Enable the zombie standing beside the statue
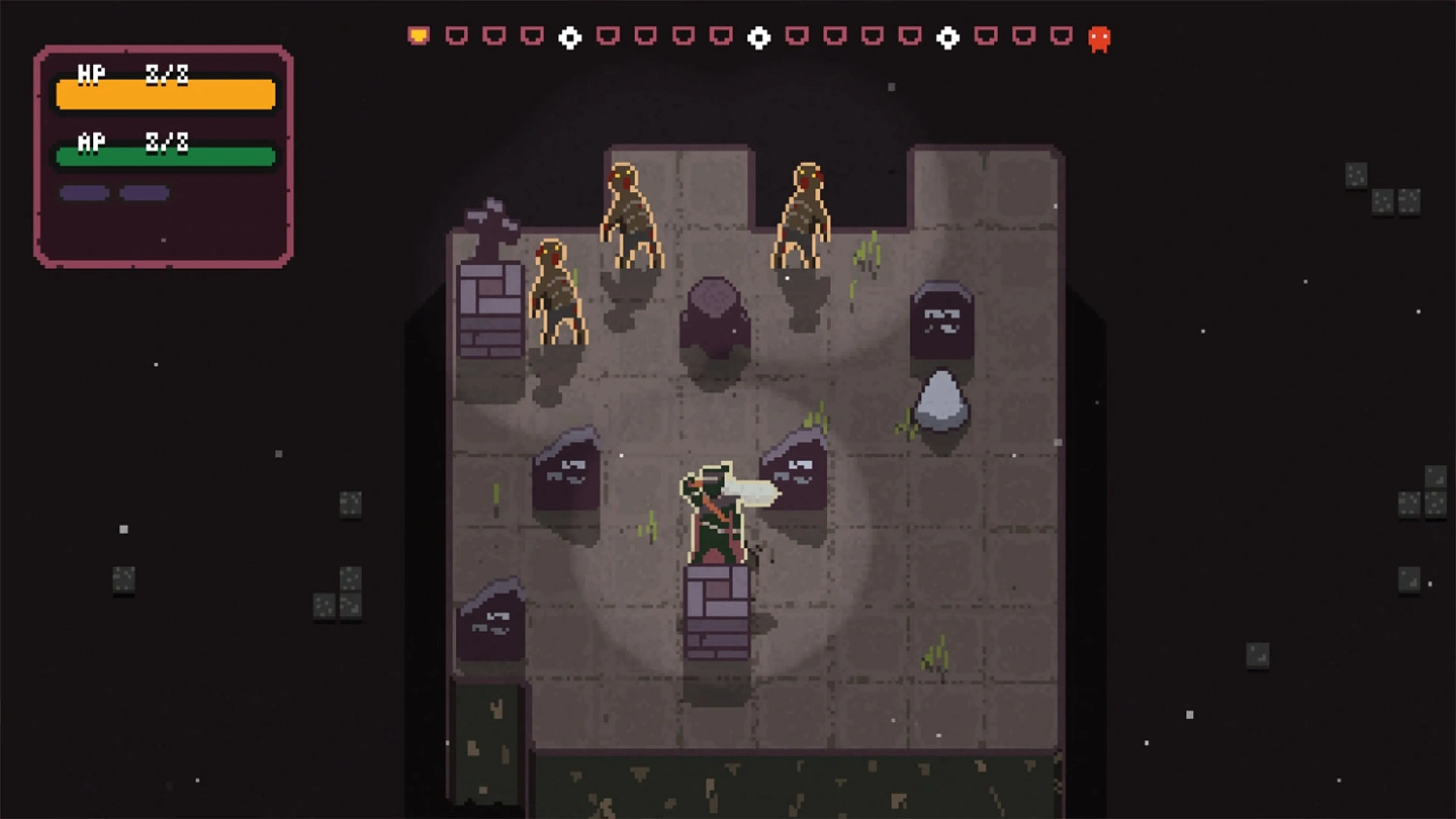 (558, 291)
